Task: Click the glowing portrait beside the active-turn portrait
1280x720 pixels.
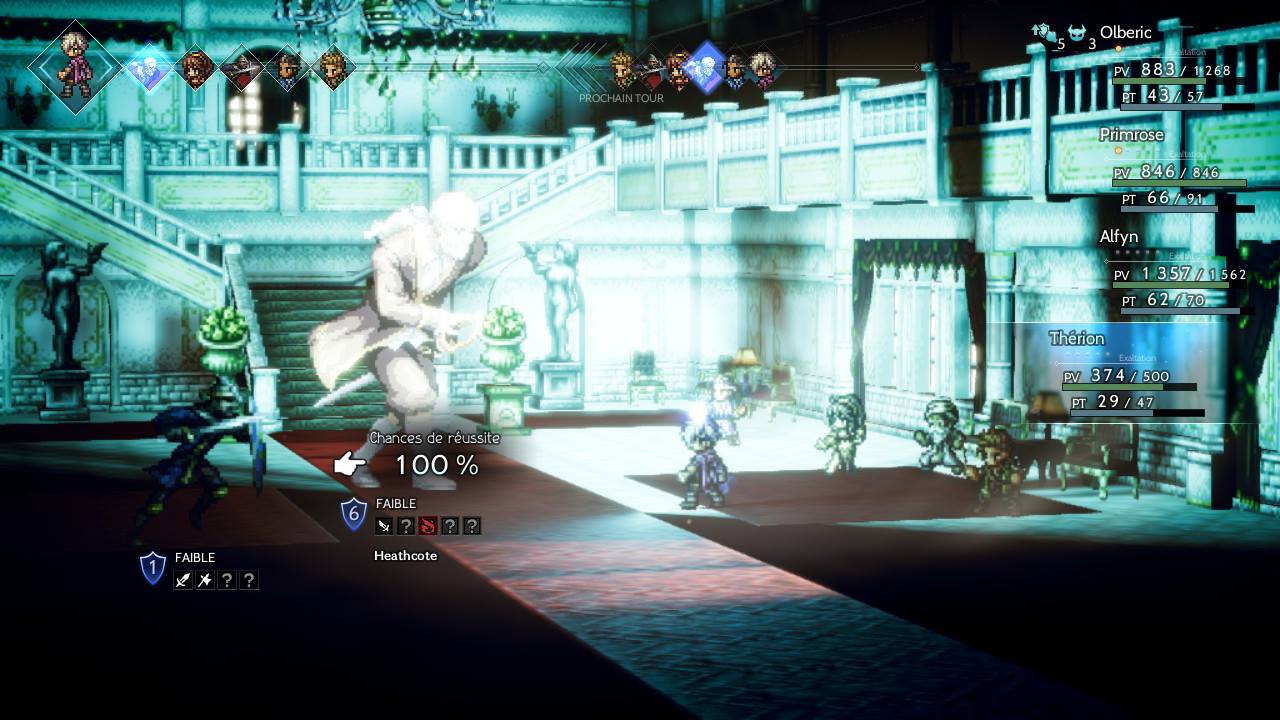Action: [148, 68]
